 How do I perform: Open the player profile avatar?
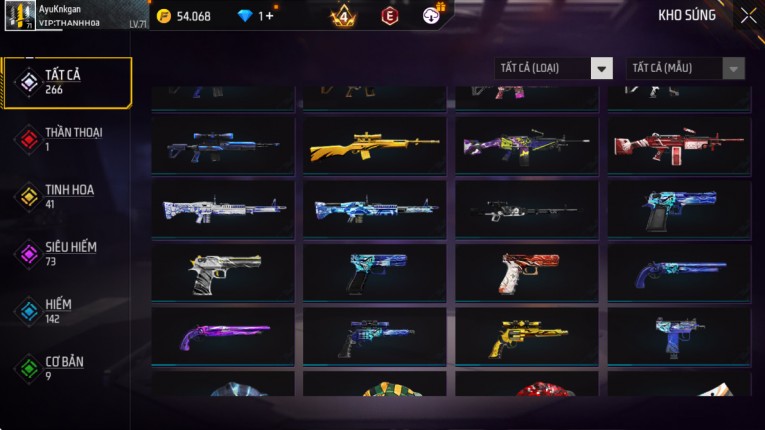coord(20,15)
